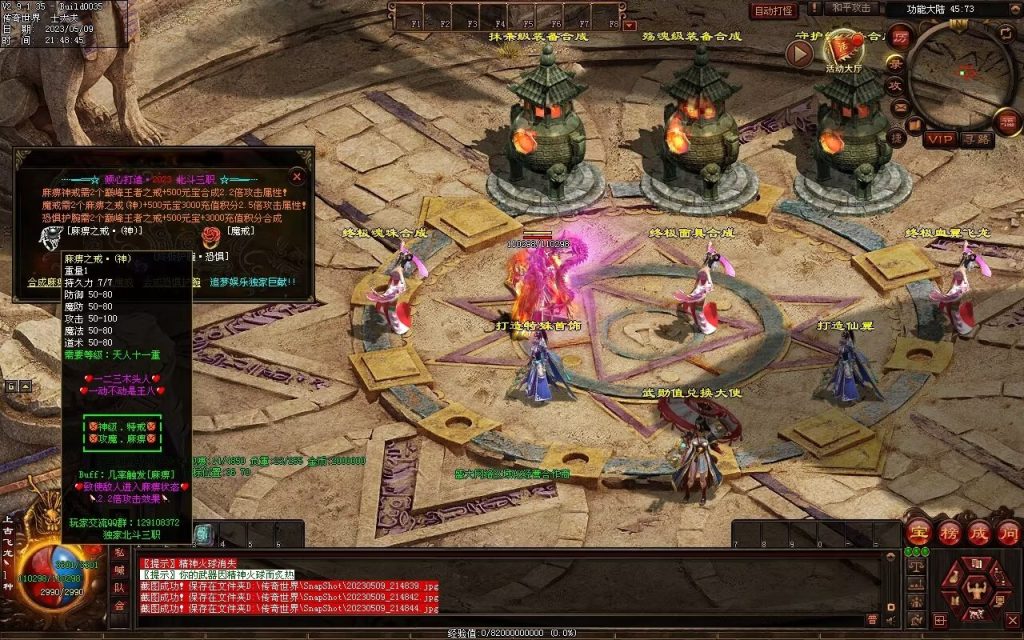The image size is (1024, 640).
Task: Toggle the 自动打怪 auto-fight button
Action: tap(774, 11)
